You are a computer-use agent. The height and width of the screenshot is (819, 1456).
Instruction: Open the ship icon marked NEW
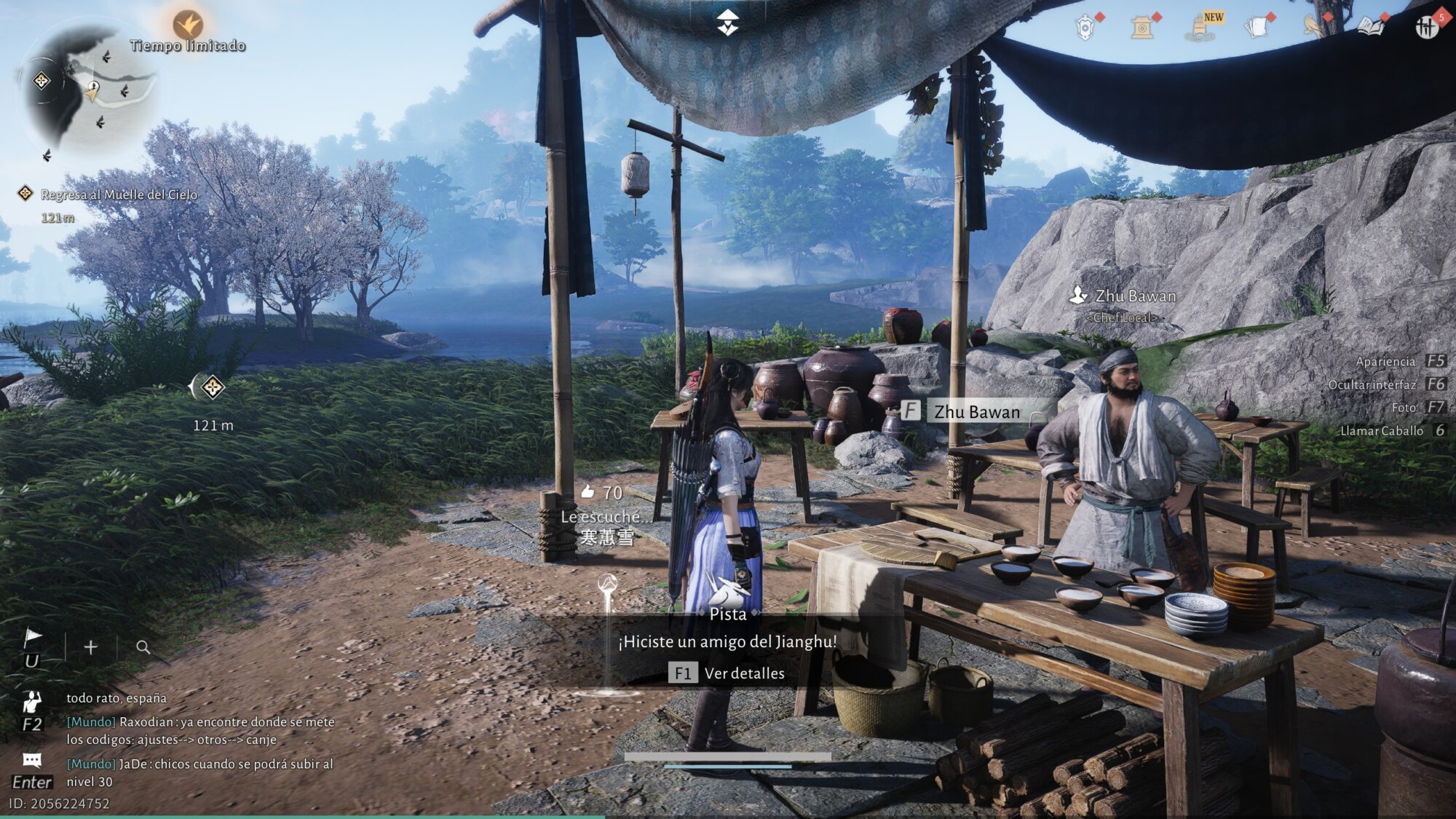point(1200,28)
